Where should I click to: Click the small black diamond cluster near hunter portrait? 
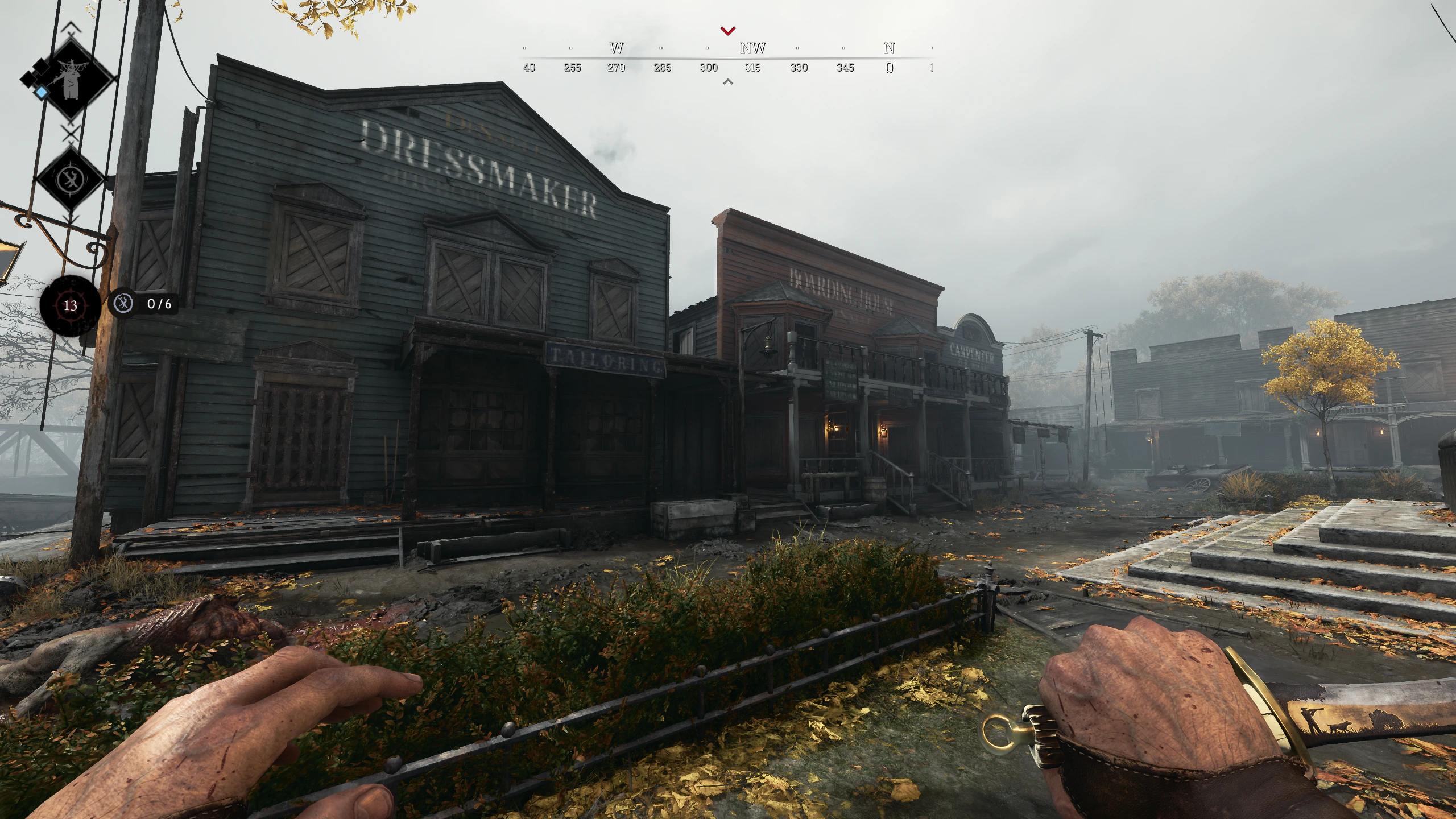pyautogui.click(x=35, y=71)
